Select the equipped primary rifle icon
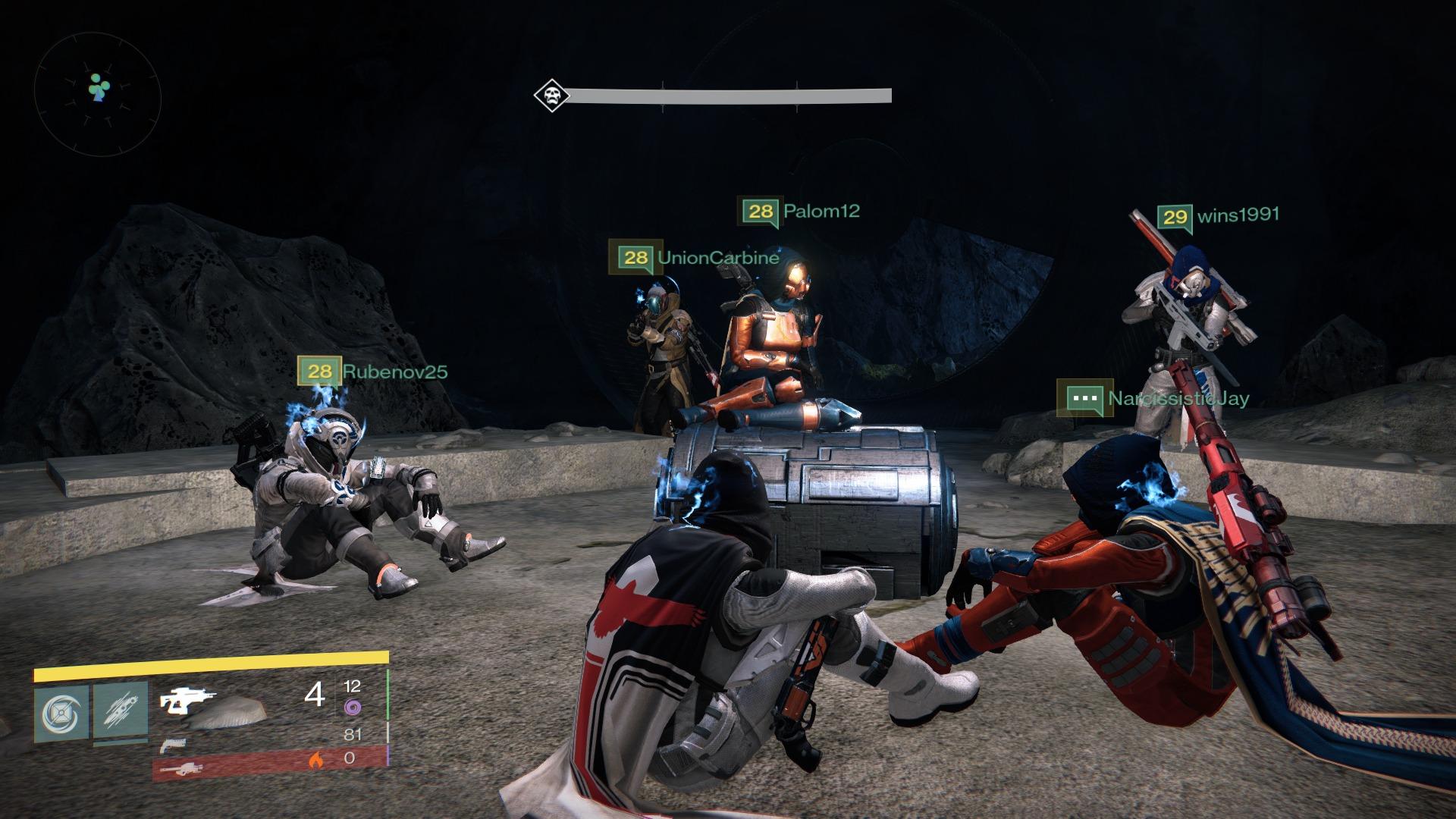The height and width of the screenshot is (819, 1456). click(188, 699)
